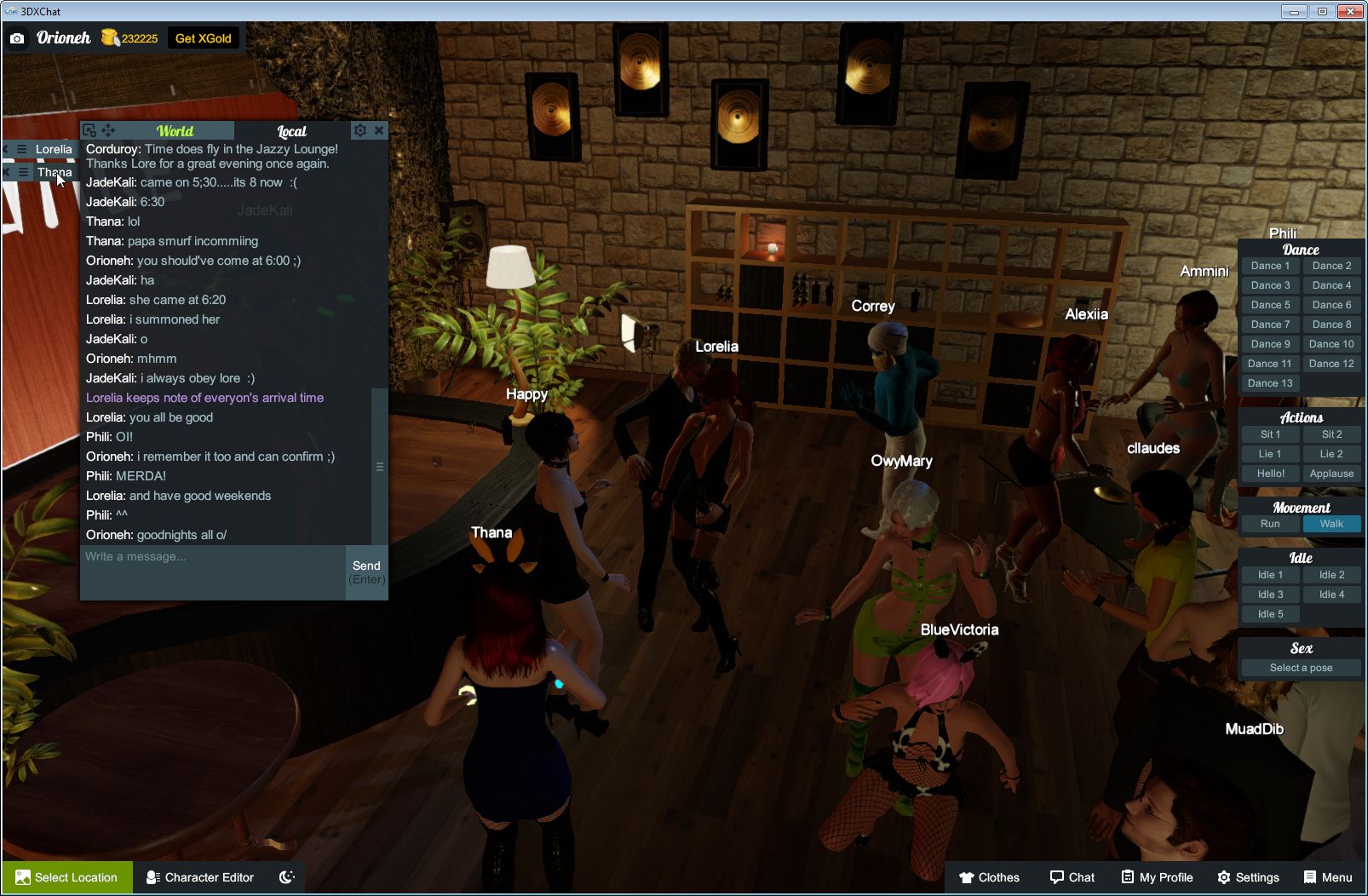Click the move handle arrows icon on the chat window
The height and width of the screenshot is (896, 1368).
107,129
